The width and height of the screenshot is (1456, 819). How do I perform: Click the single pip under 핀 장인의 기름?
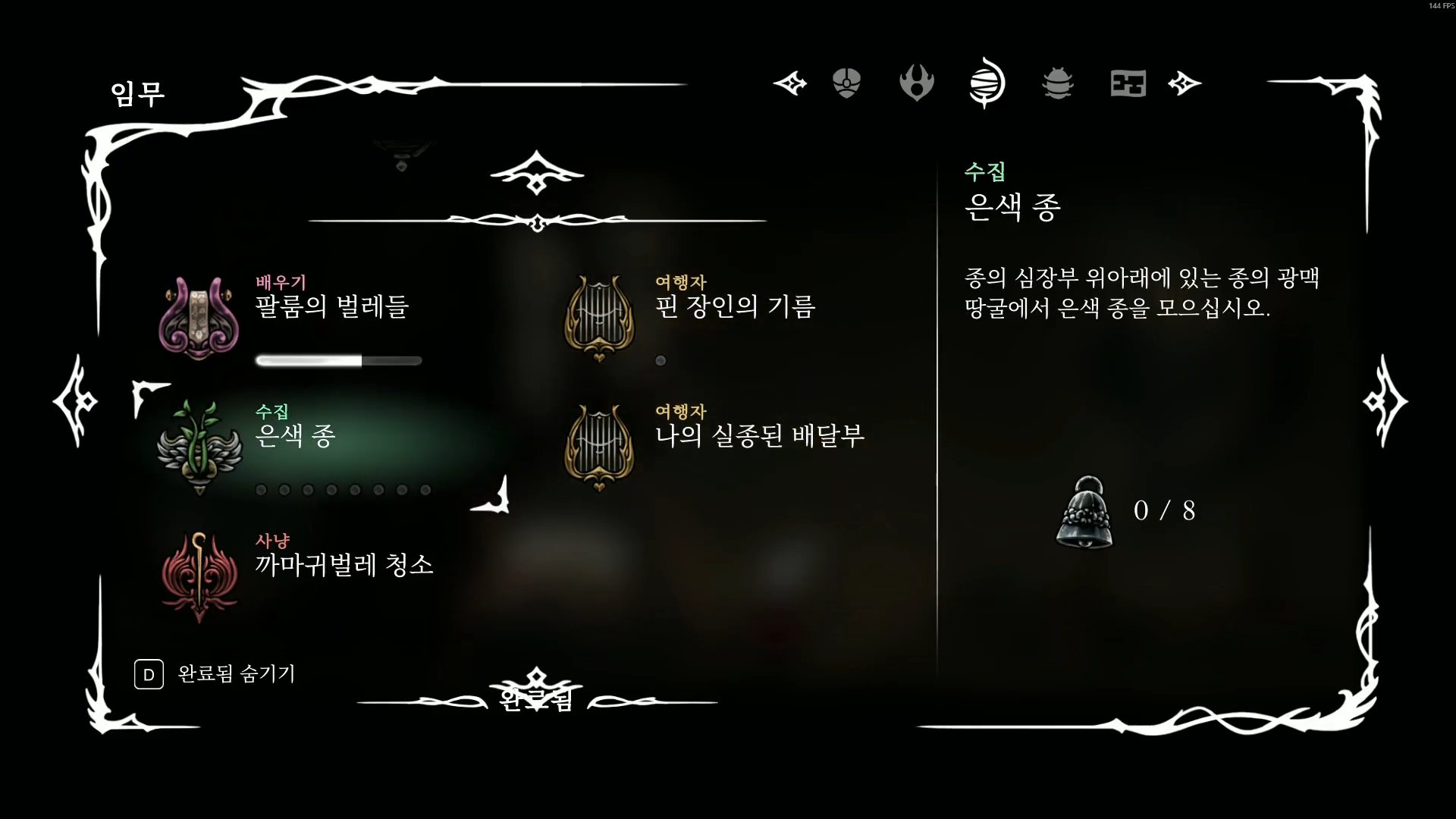(659, 361)
